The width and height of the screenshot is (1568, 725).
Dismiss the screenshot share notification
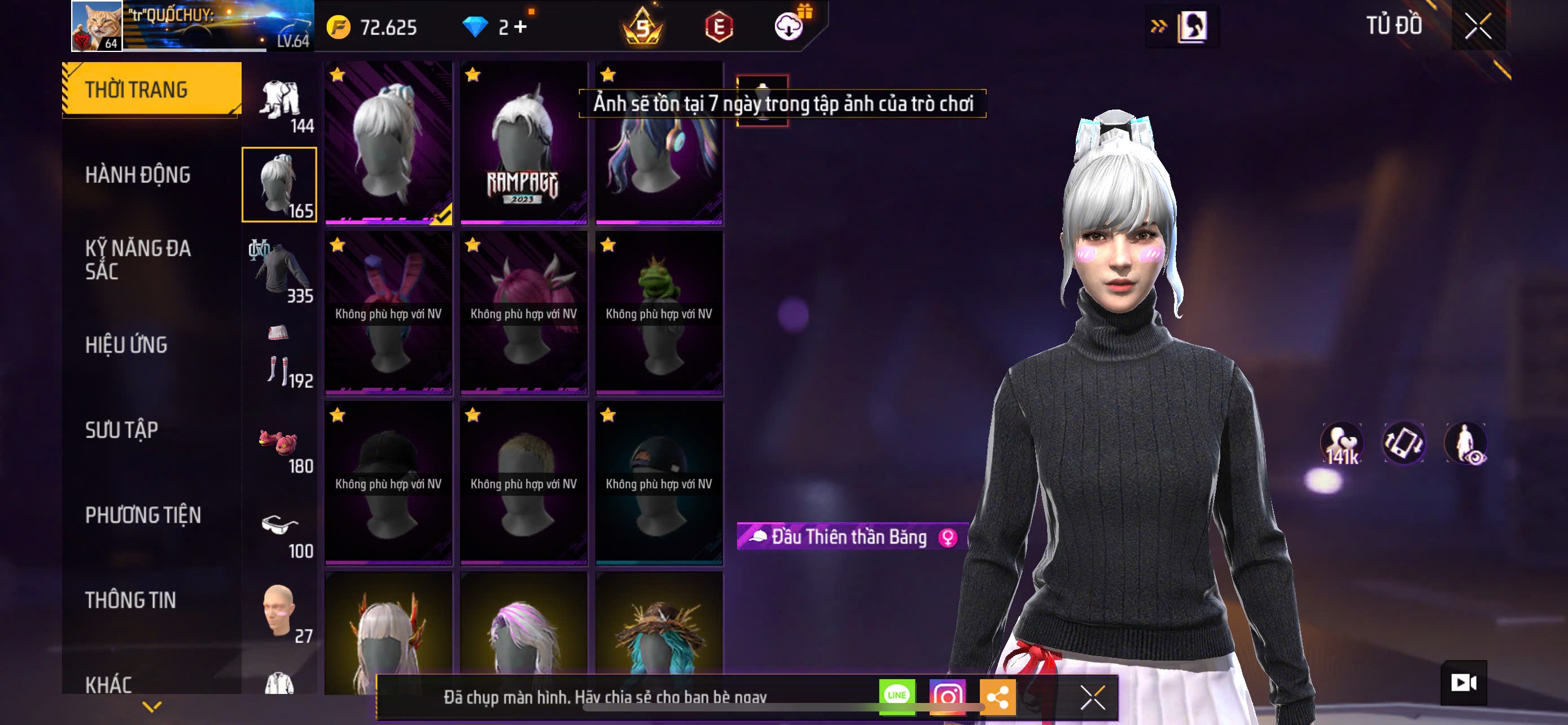tap(1093, 697)
